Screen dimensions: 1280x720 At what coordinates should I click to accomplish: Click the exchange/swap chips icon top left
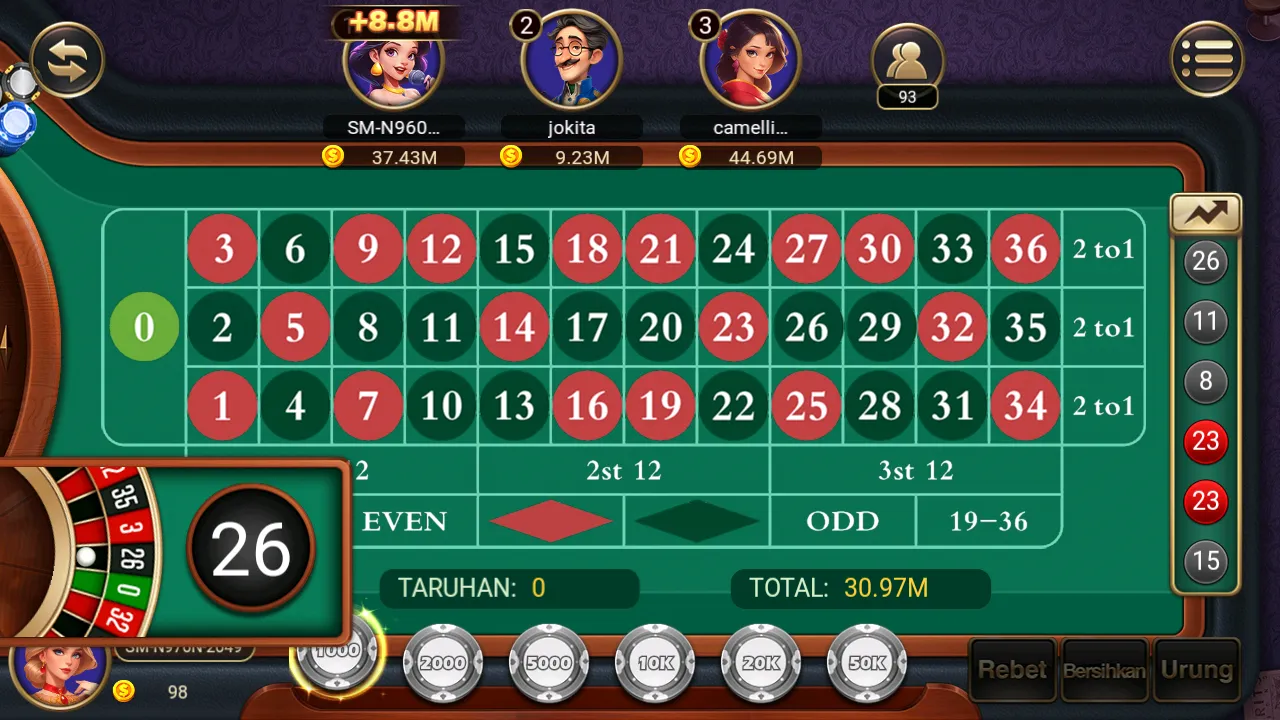[x=67, y=58]
